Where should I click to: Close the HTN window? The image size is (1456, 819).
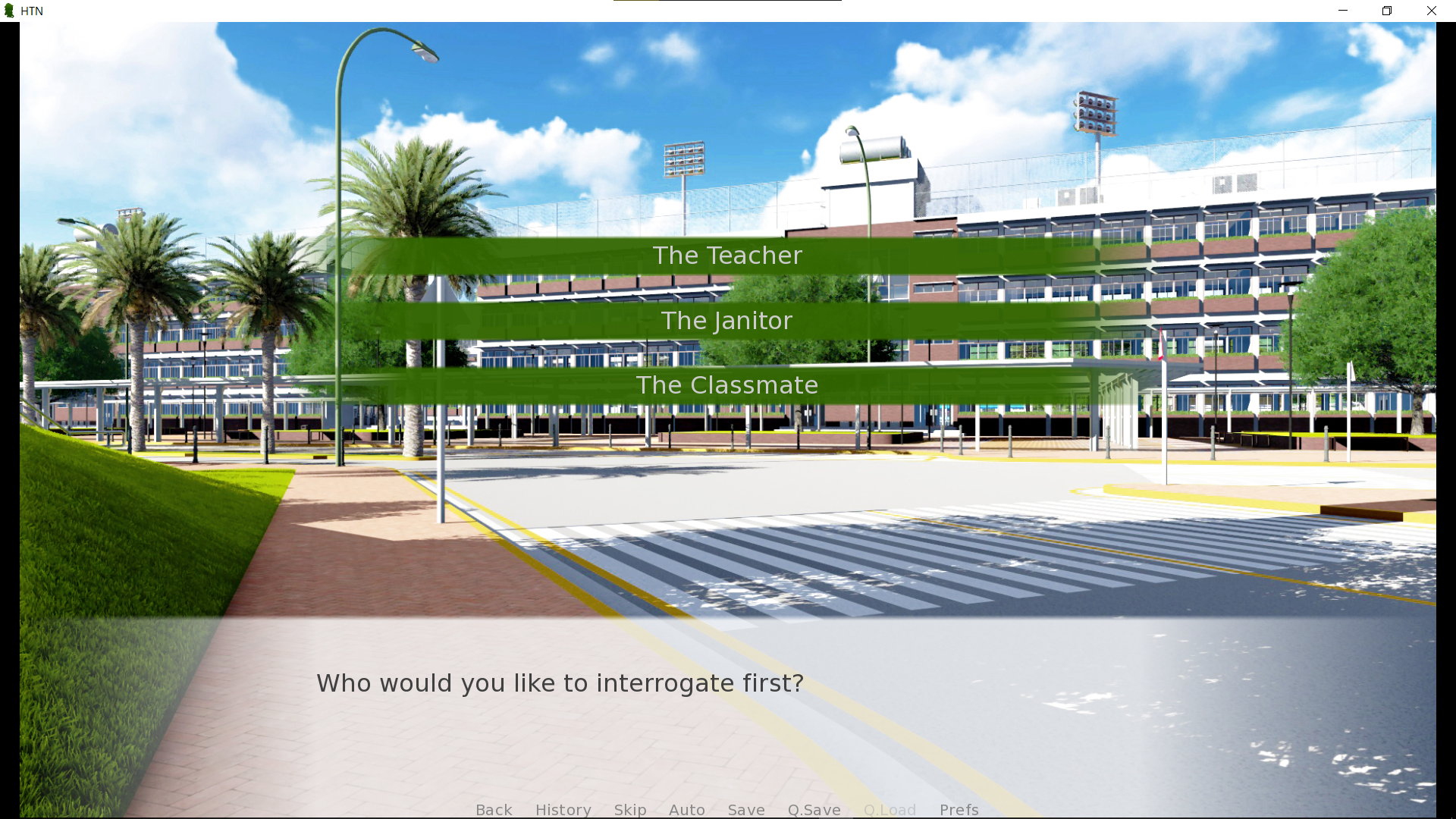[x=1431, y=11]
